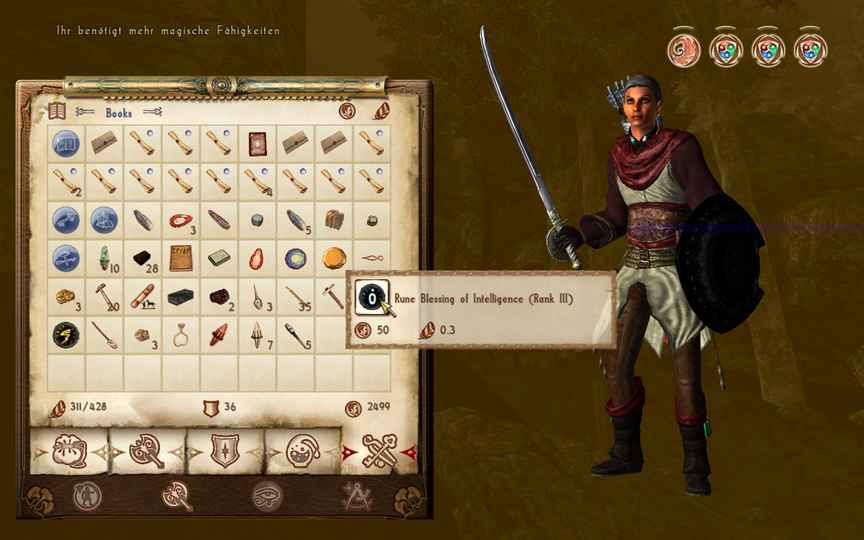
Task: Open the weapons axe inventory tab
Action: (147, 452)
